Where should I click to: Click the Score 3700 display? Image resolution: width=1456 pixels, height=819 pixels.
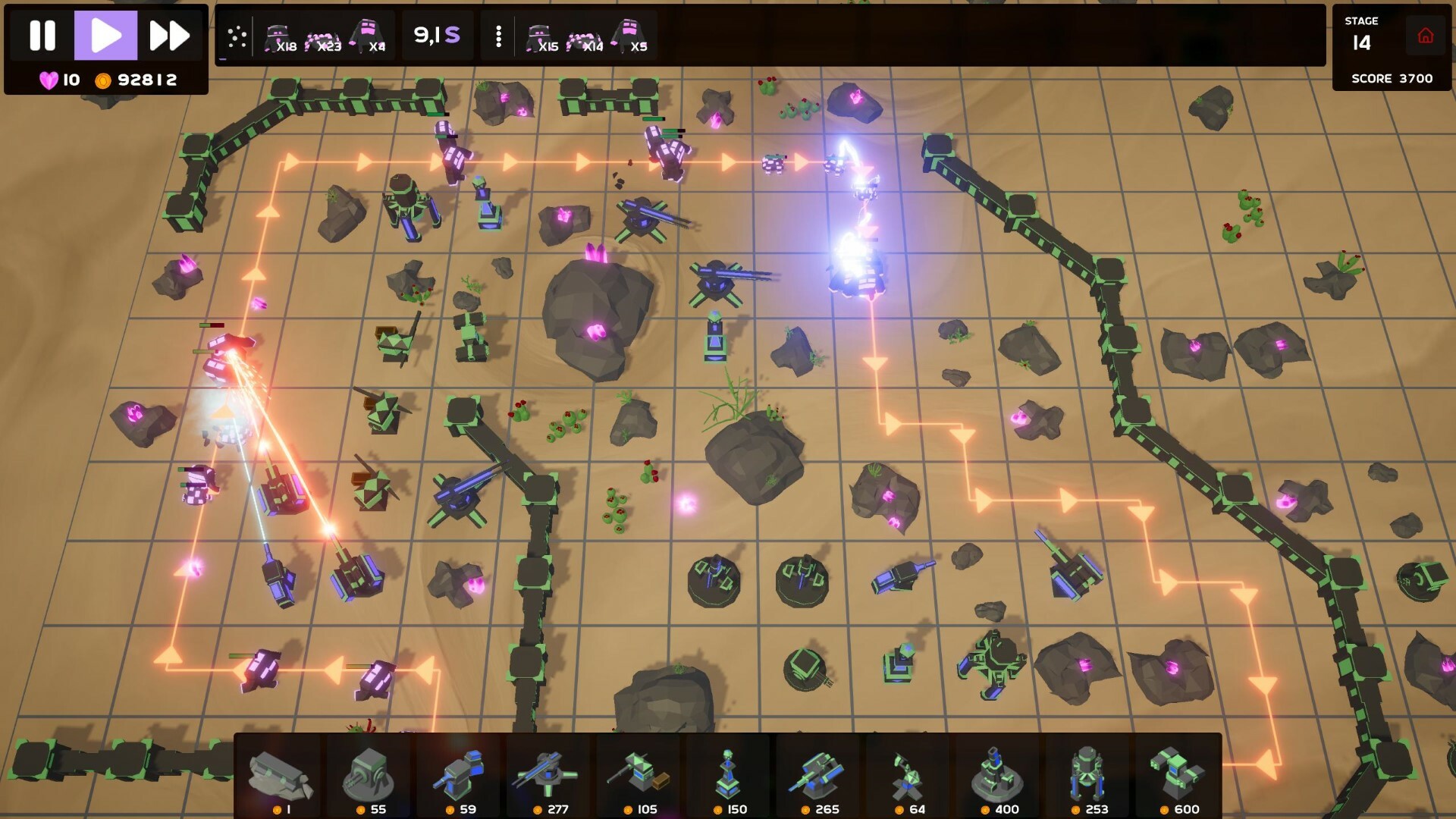tap(1393, 78)
